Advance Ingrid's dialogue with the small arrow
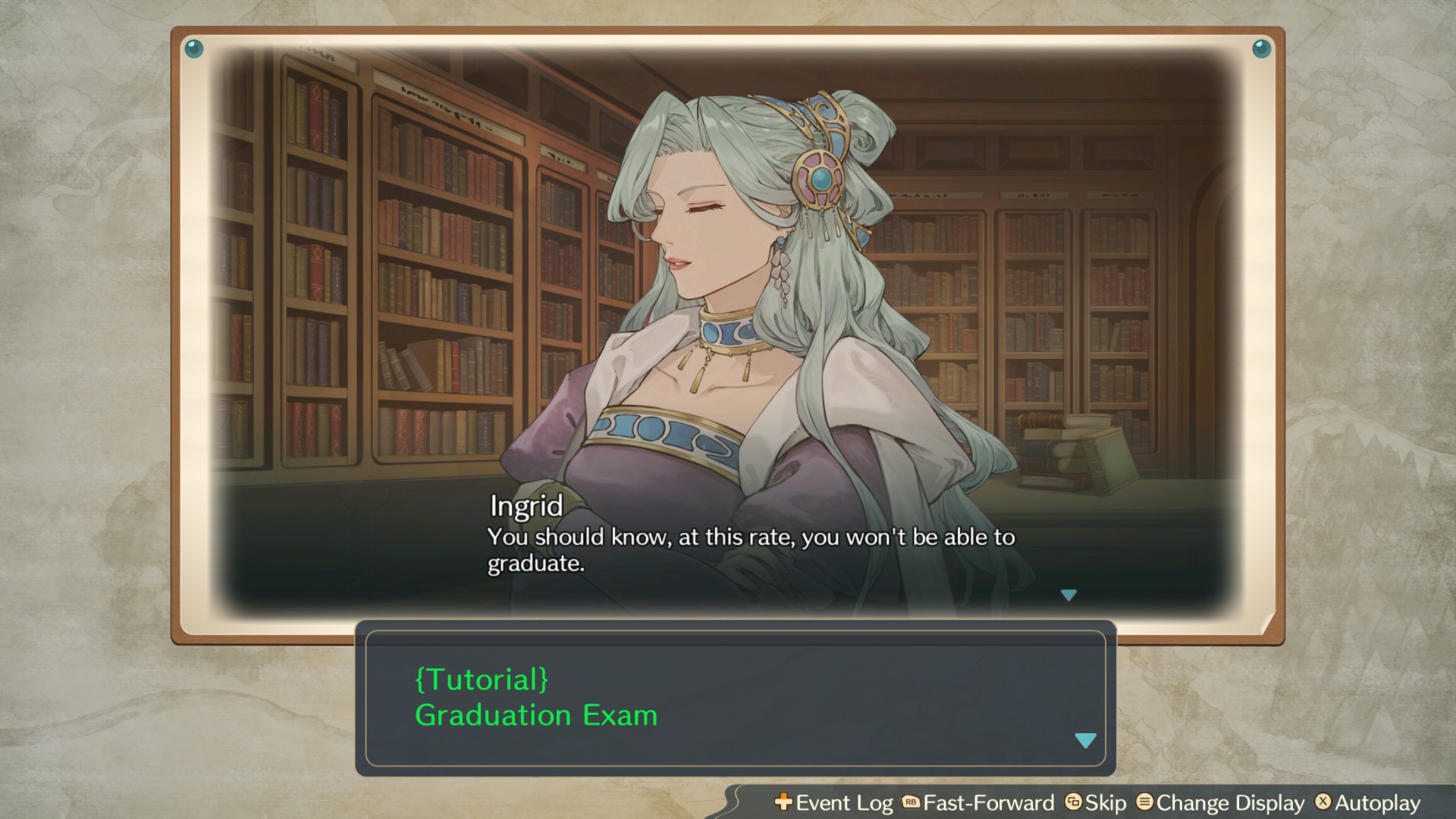1456x819 pixels. point(1068,595)
